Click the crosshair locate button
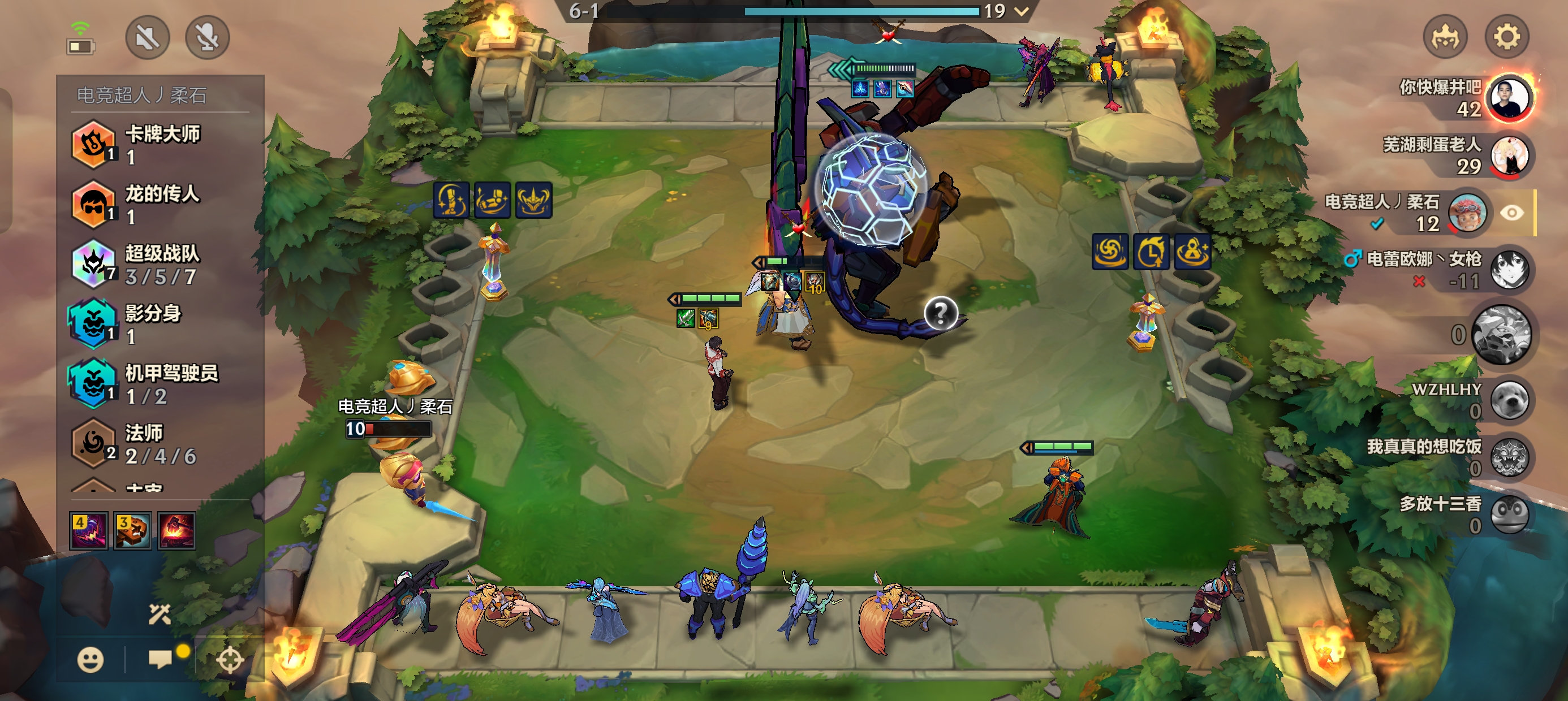The height and width of the screenshot is (701, 1568). coord(230,660)
